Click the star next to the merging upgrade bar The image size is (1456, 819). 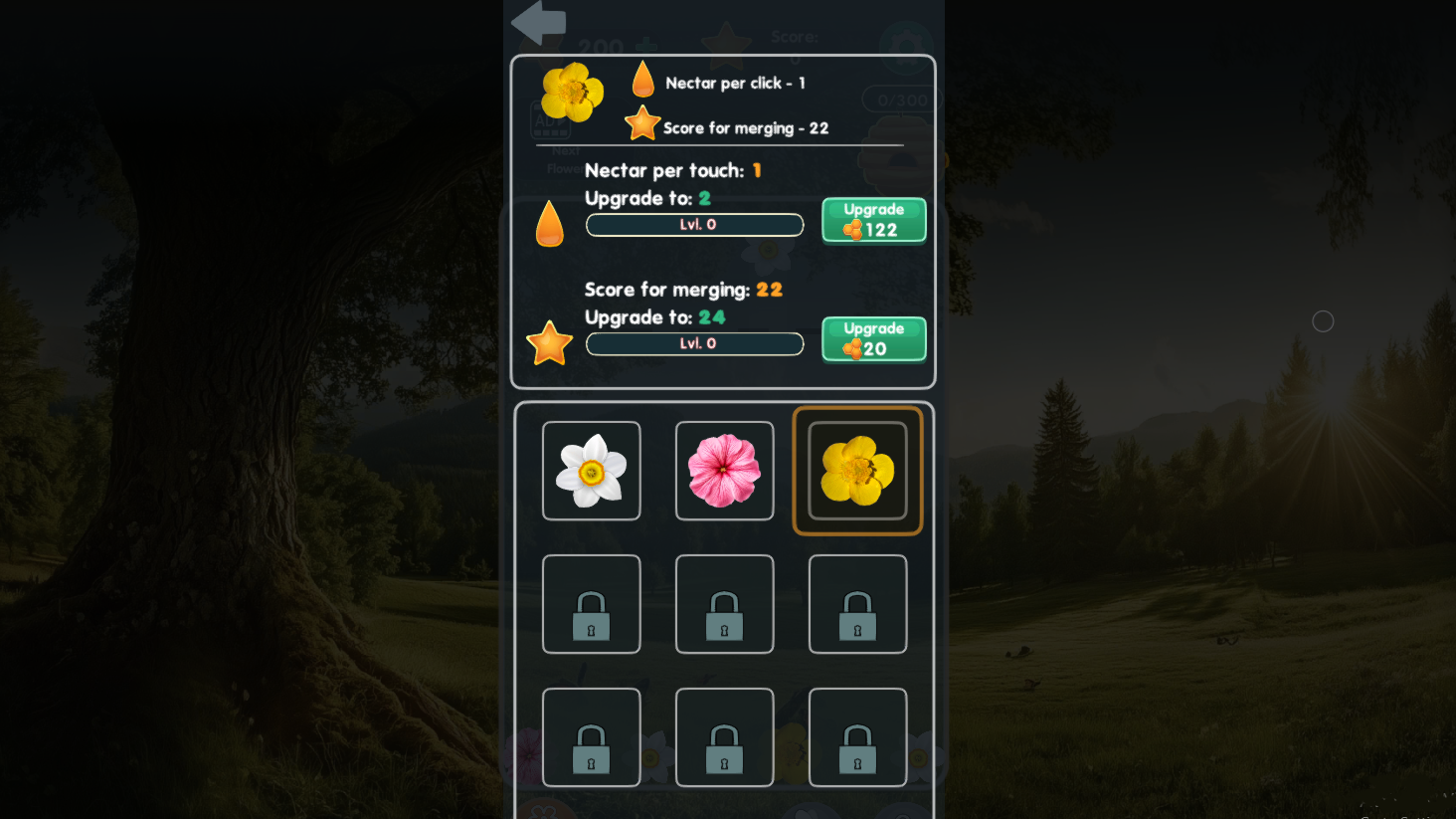[x=550, y=341]
